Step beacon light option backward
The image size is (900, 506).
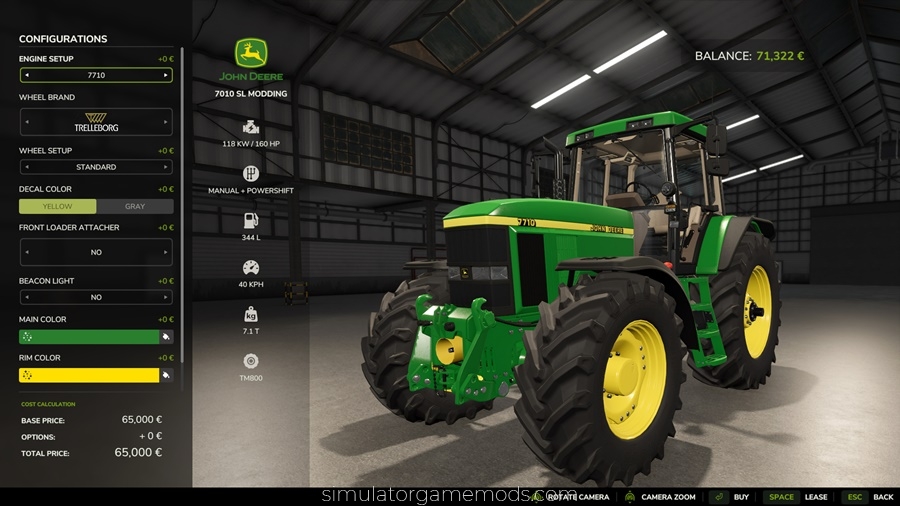click(26, 297)
